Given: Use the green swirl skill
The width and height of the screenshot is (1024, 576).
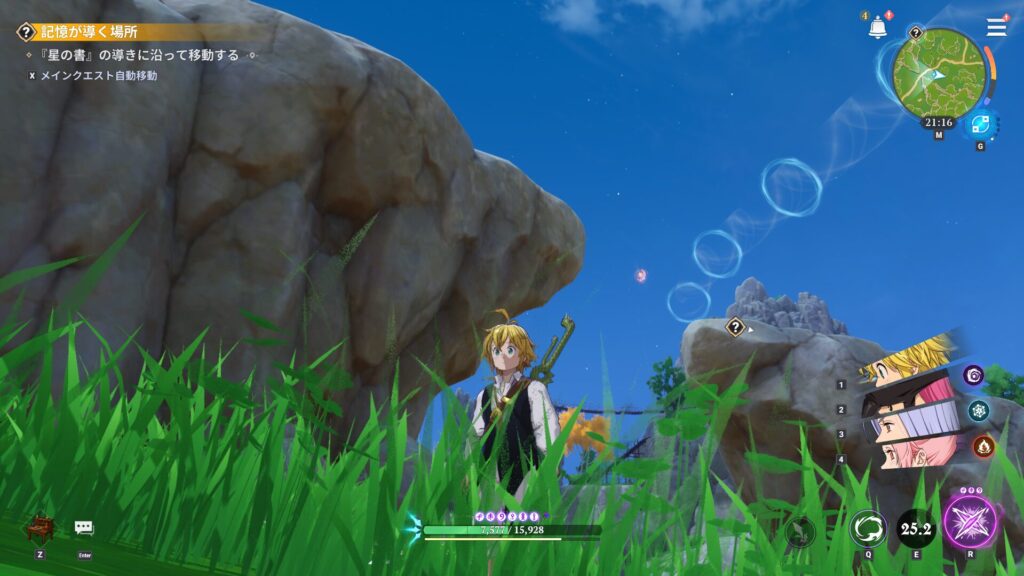Looking at the screenshot, I should [x=867, y=527].
